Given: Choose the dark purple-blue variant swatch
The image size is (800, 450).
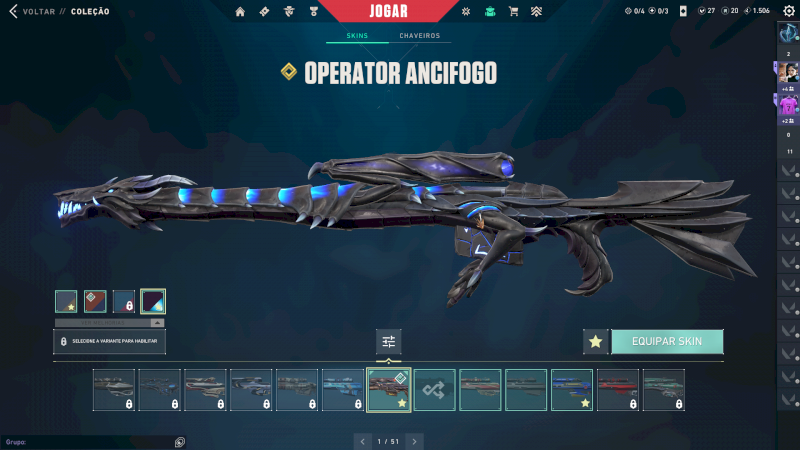Looking at the screenshot, I should tap(153, 301).
